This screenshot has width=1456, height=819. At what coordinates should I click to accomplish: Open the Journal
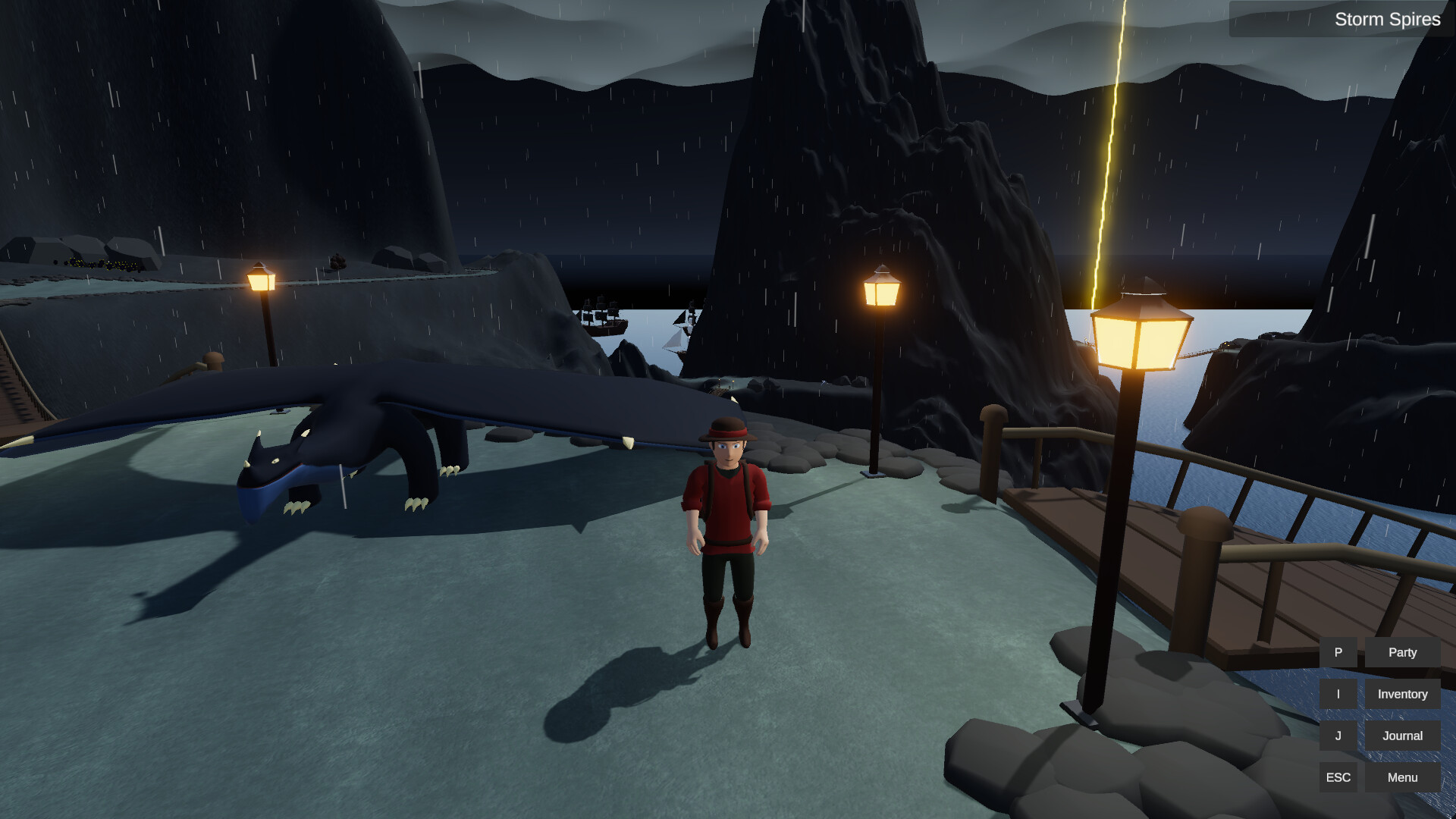tap(1401, 735)
